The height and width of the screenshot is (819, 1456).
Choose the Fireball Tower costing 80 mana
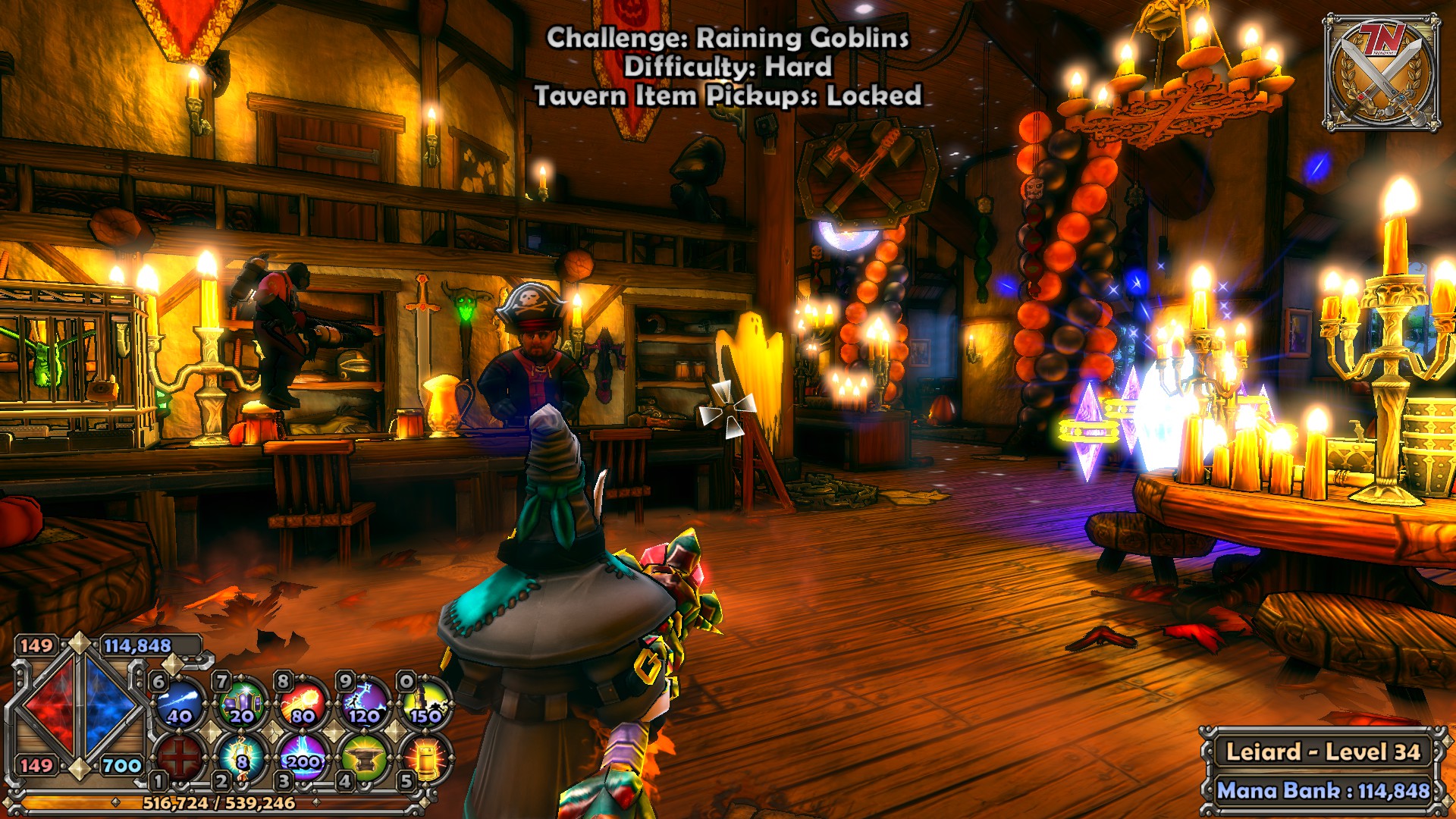[x=303, y=703]
